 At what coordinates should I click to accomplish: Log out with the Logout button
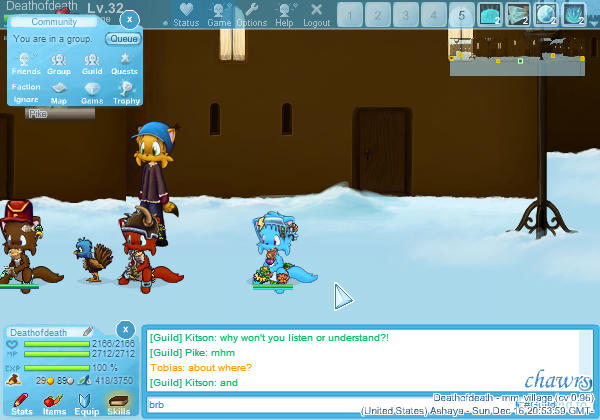click(x=317, y=14)
